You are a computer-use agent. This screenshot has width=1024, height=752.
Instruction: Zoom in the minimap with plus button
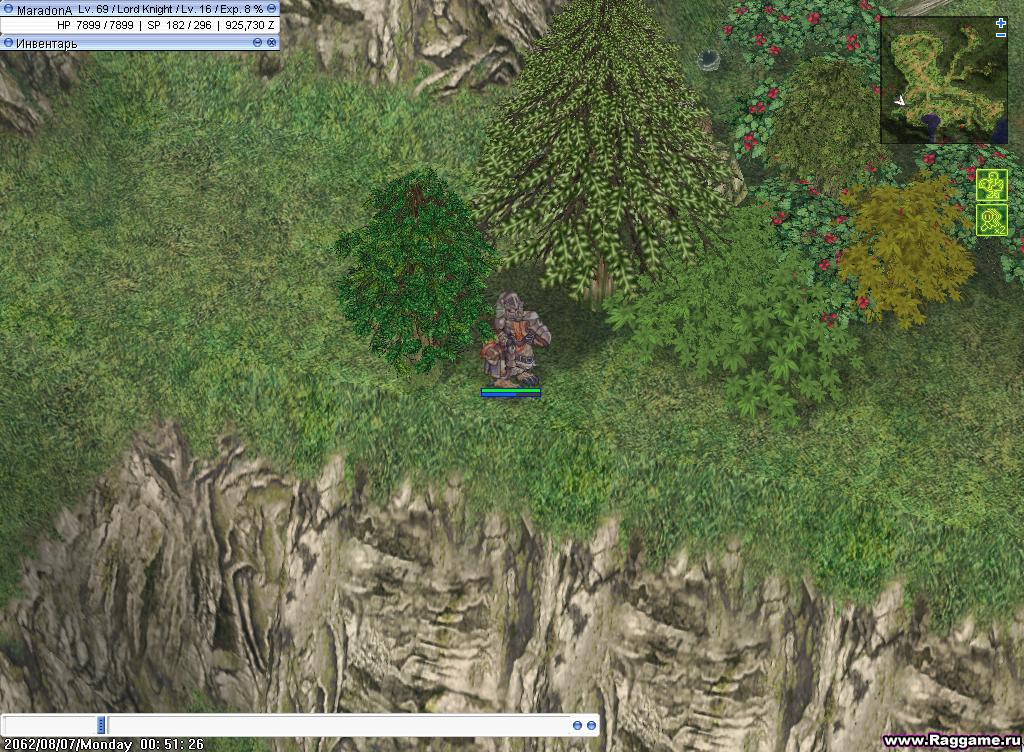[1001, 23]
